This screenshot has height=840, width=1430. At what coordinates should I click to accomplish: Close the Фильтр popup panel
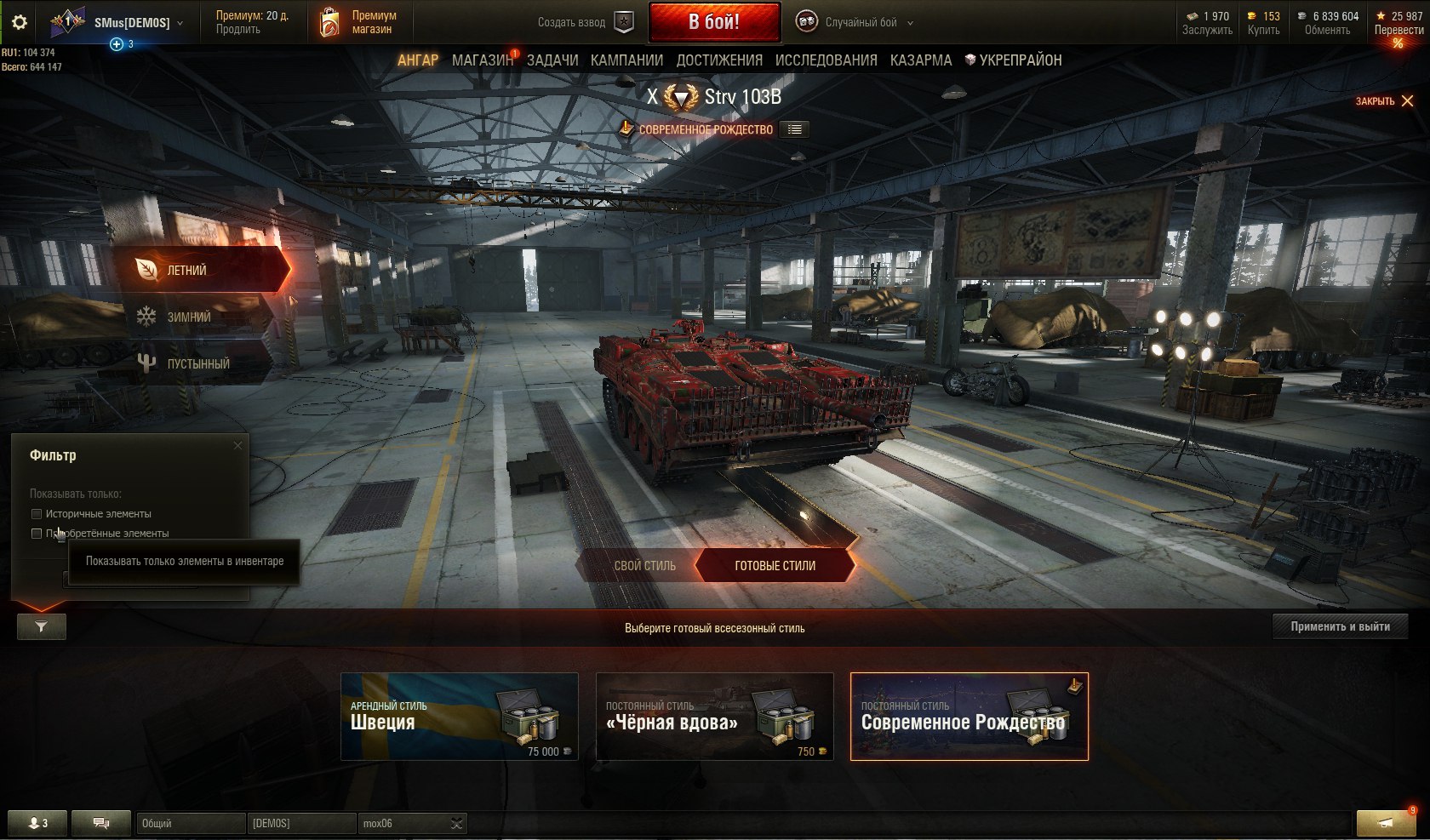[237, 445]
